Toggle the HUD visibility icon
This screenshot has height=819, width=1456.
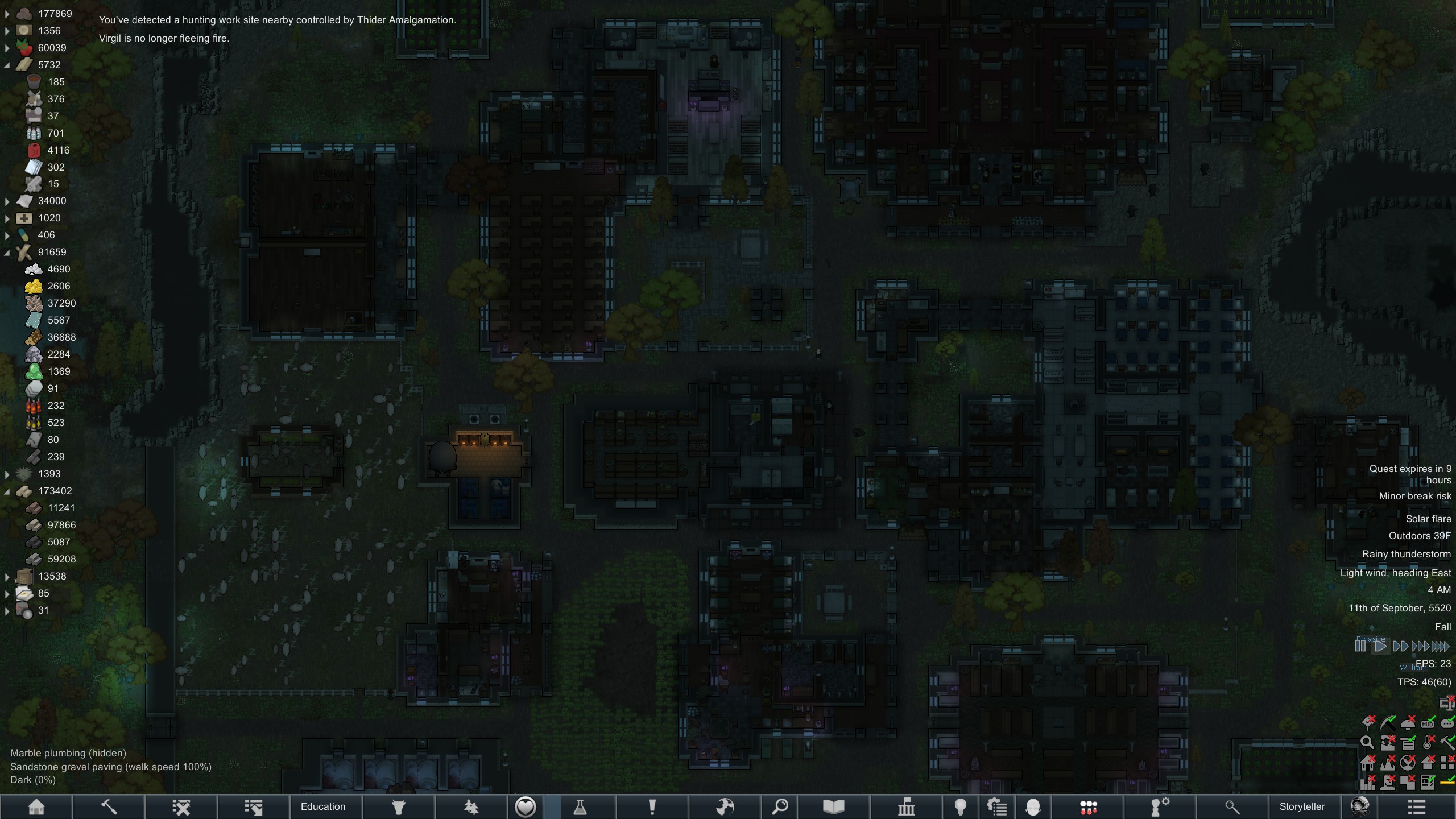coord(1428,723)
